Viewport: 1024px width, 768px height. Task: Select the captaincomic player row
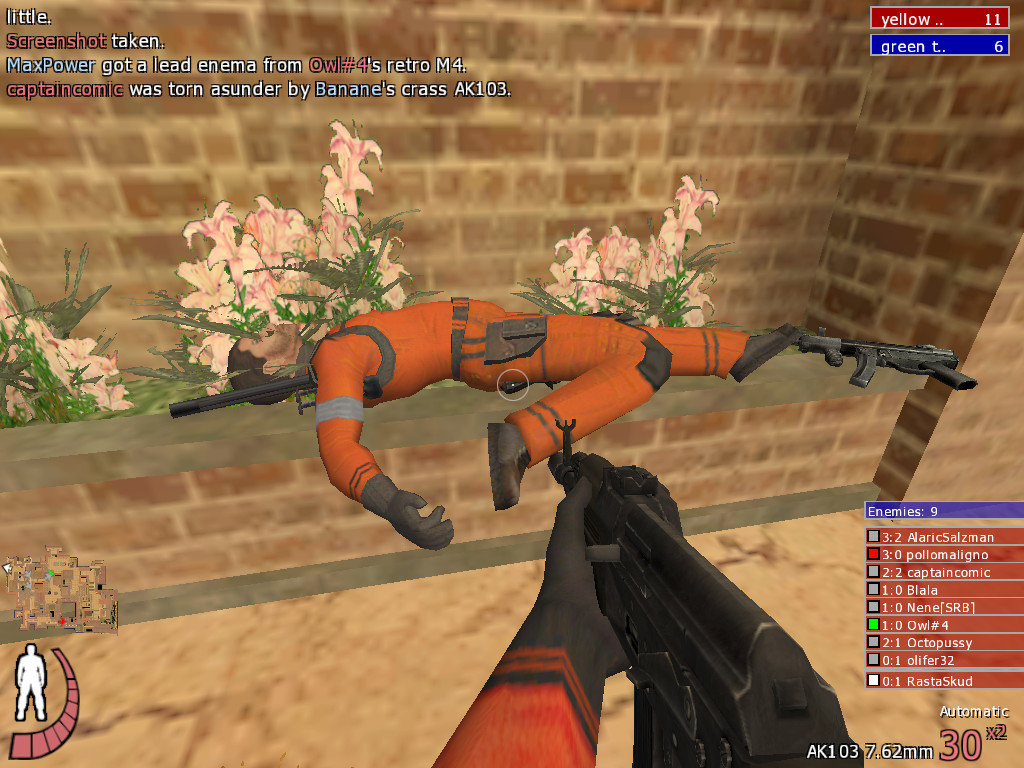943,573
